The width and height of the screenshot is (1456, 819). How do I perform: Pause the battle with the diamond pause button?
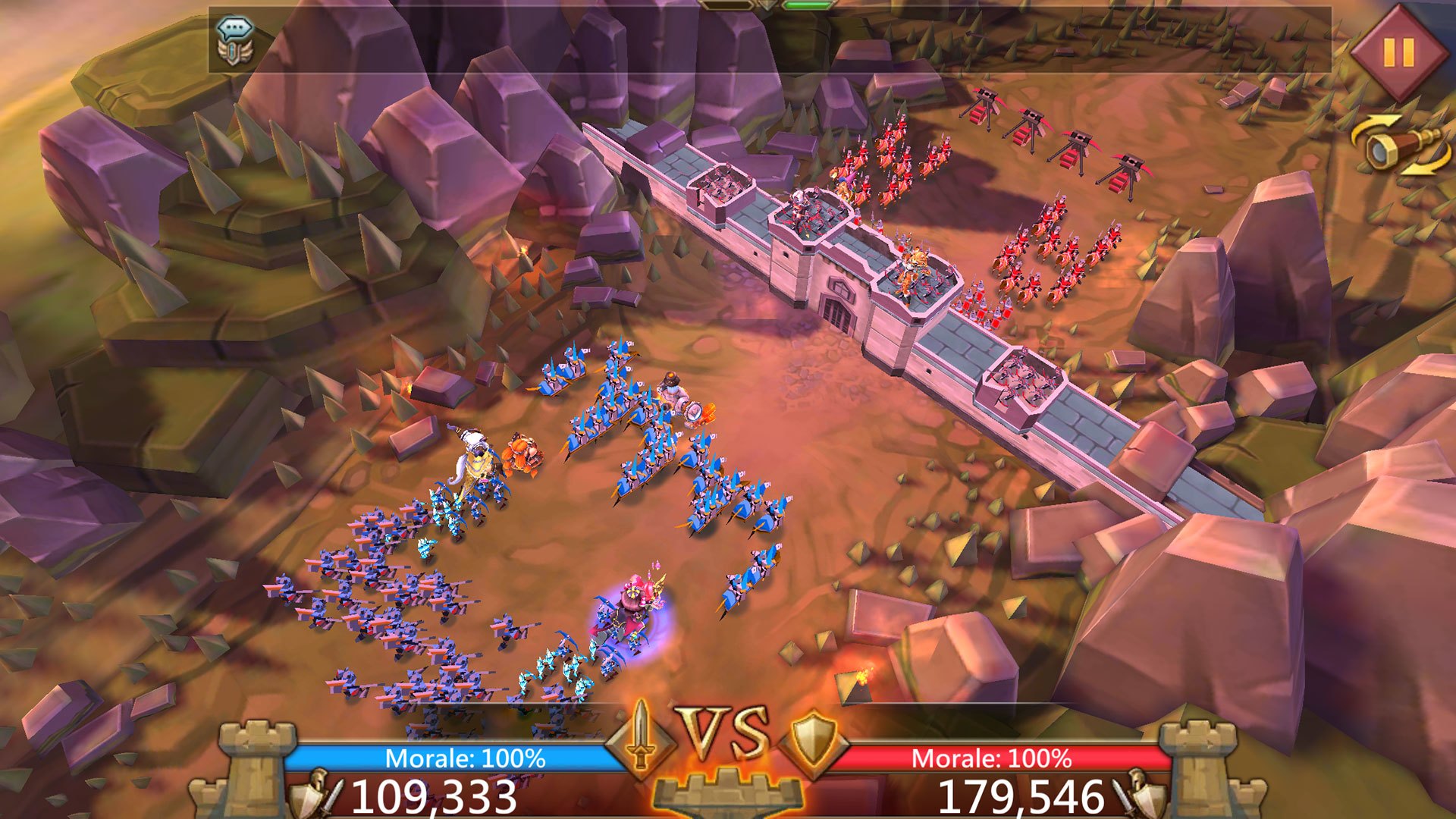[1399, 52]
